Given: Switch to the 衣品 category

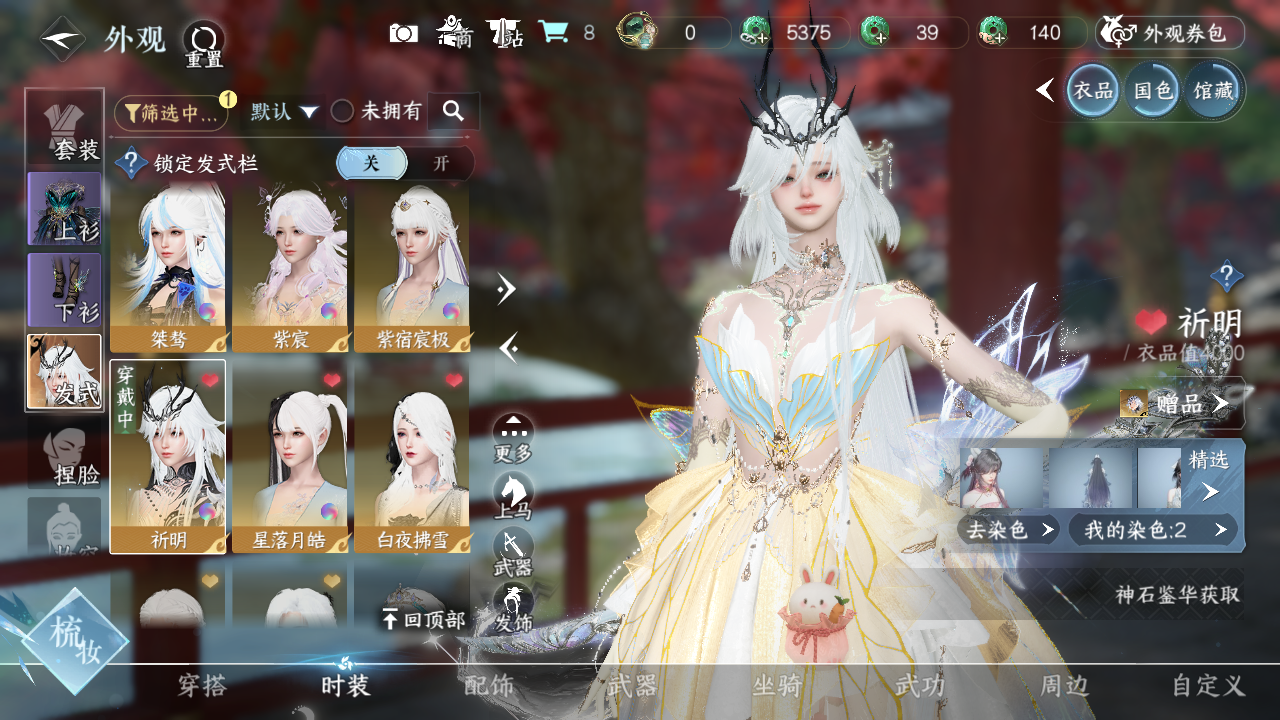Looking at the screenshot, I should [x=1092, y=91].
